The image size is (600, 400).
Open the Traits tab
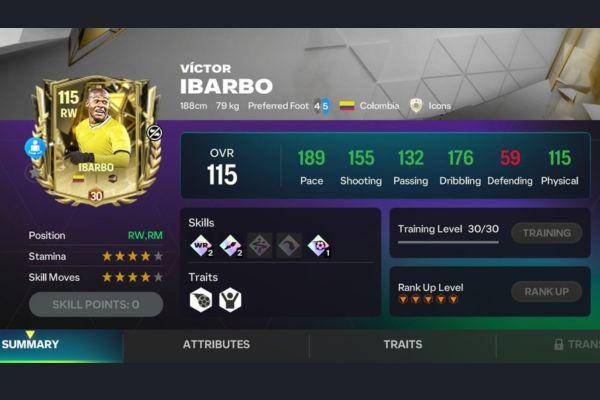point(402,344)
